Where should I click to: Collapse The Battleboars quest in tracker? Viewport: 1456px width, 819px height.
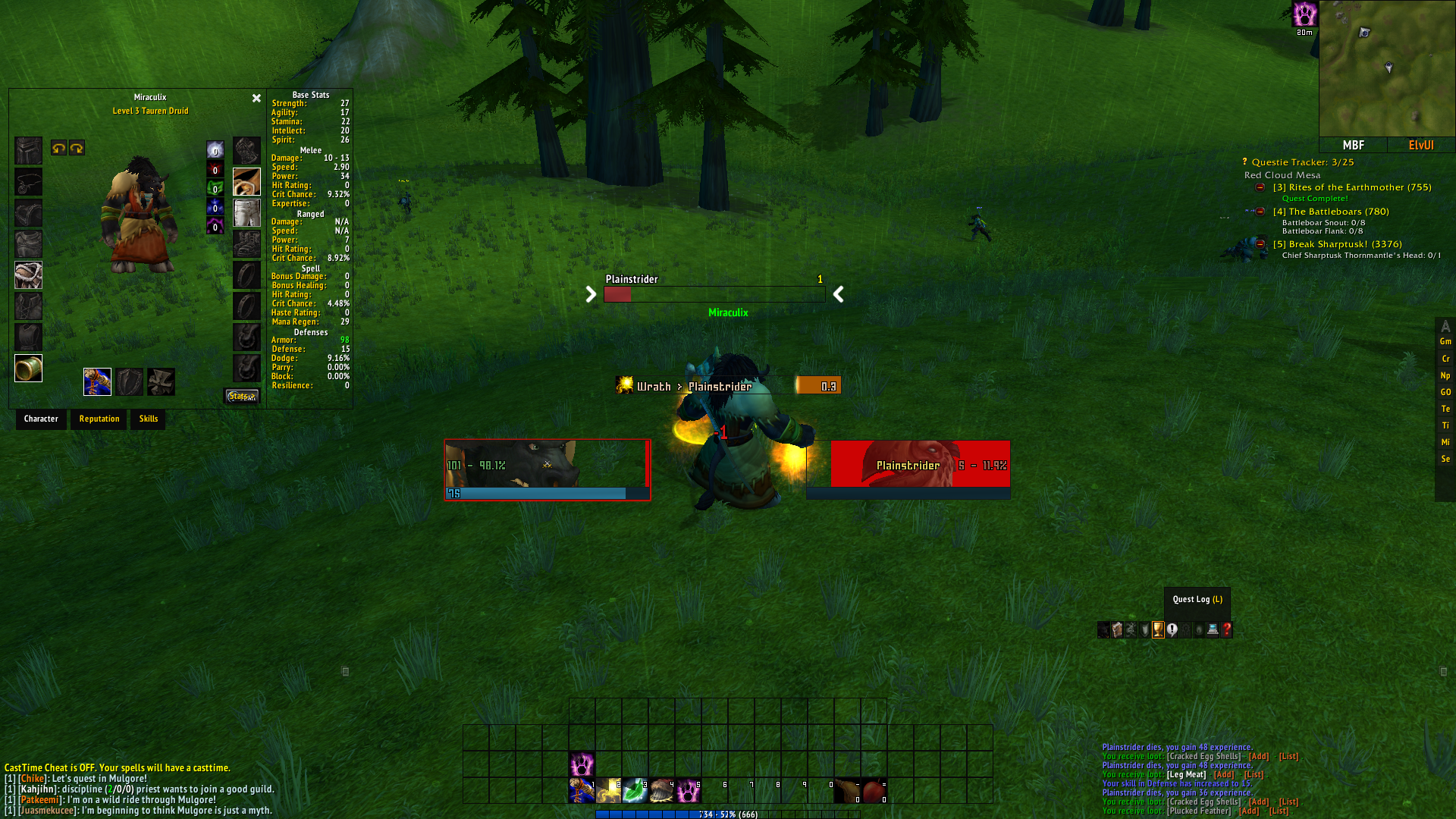tap(1260, 212)
